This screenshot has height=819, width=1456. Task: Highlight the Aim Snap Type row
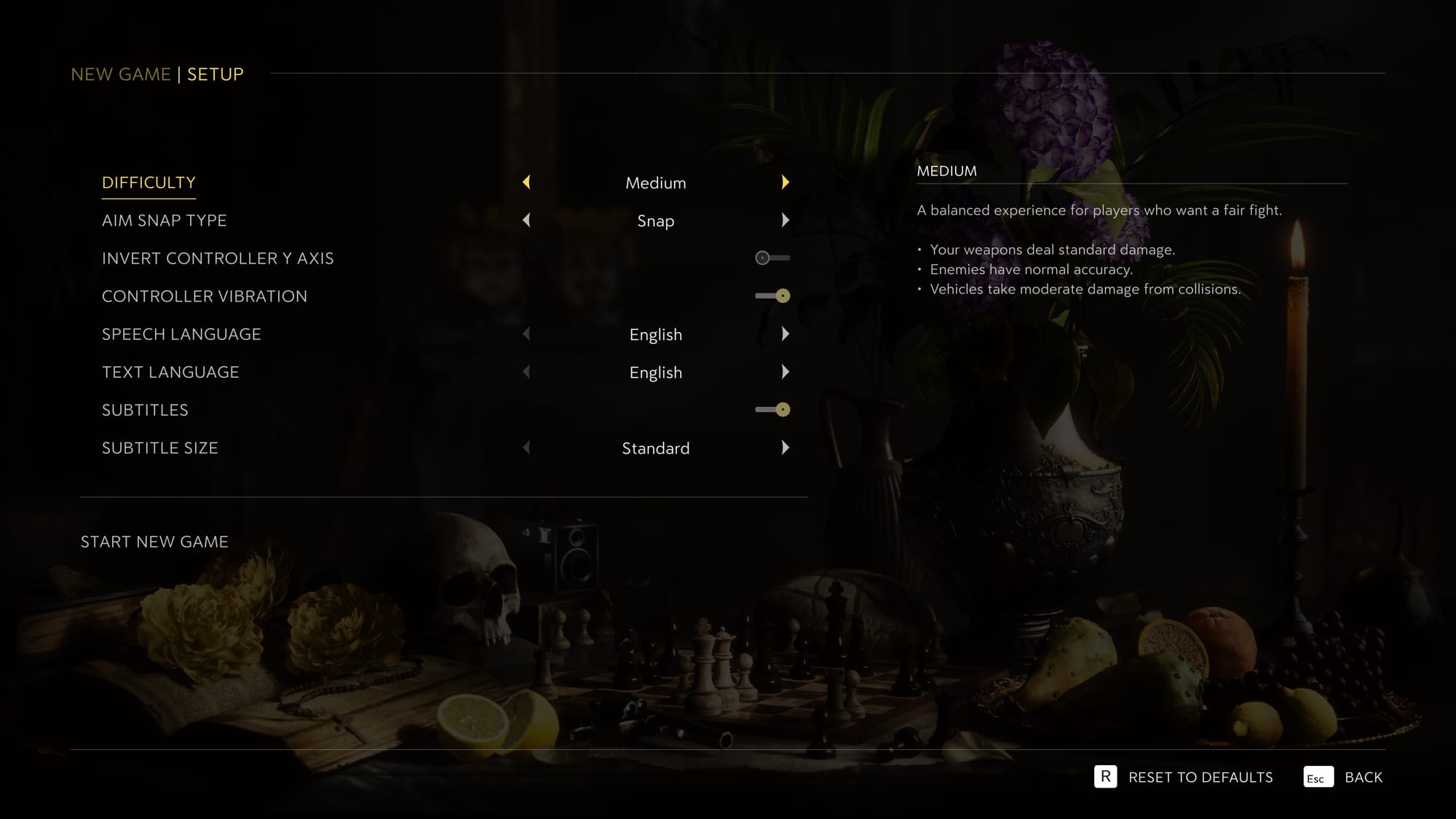point(165,221)
